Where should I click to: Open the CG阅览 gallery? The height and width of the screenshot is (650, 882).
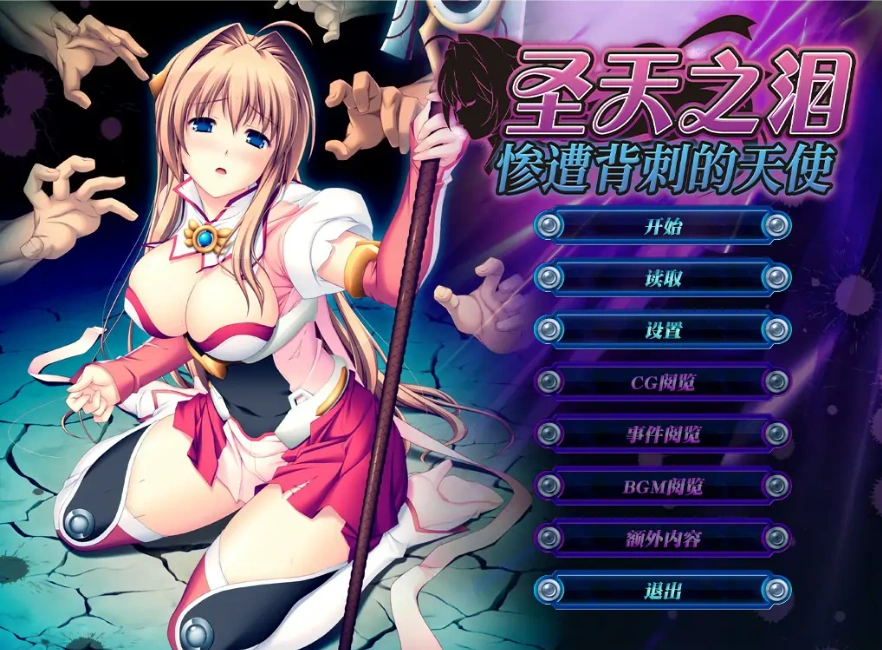(662, 382)
